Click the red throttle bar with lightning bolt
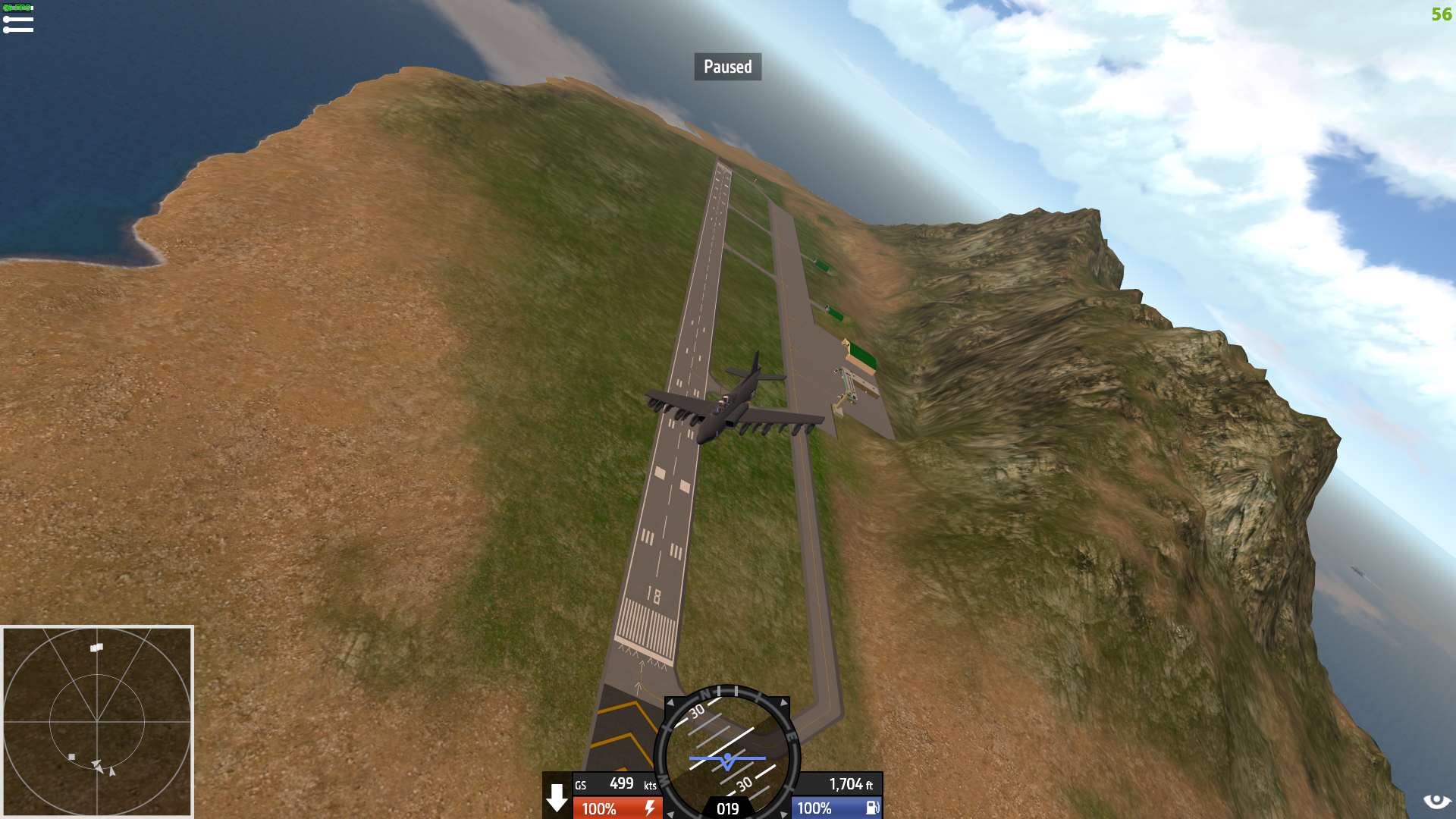This screenshot has height=819, width=1456. [617, 808]
